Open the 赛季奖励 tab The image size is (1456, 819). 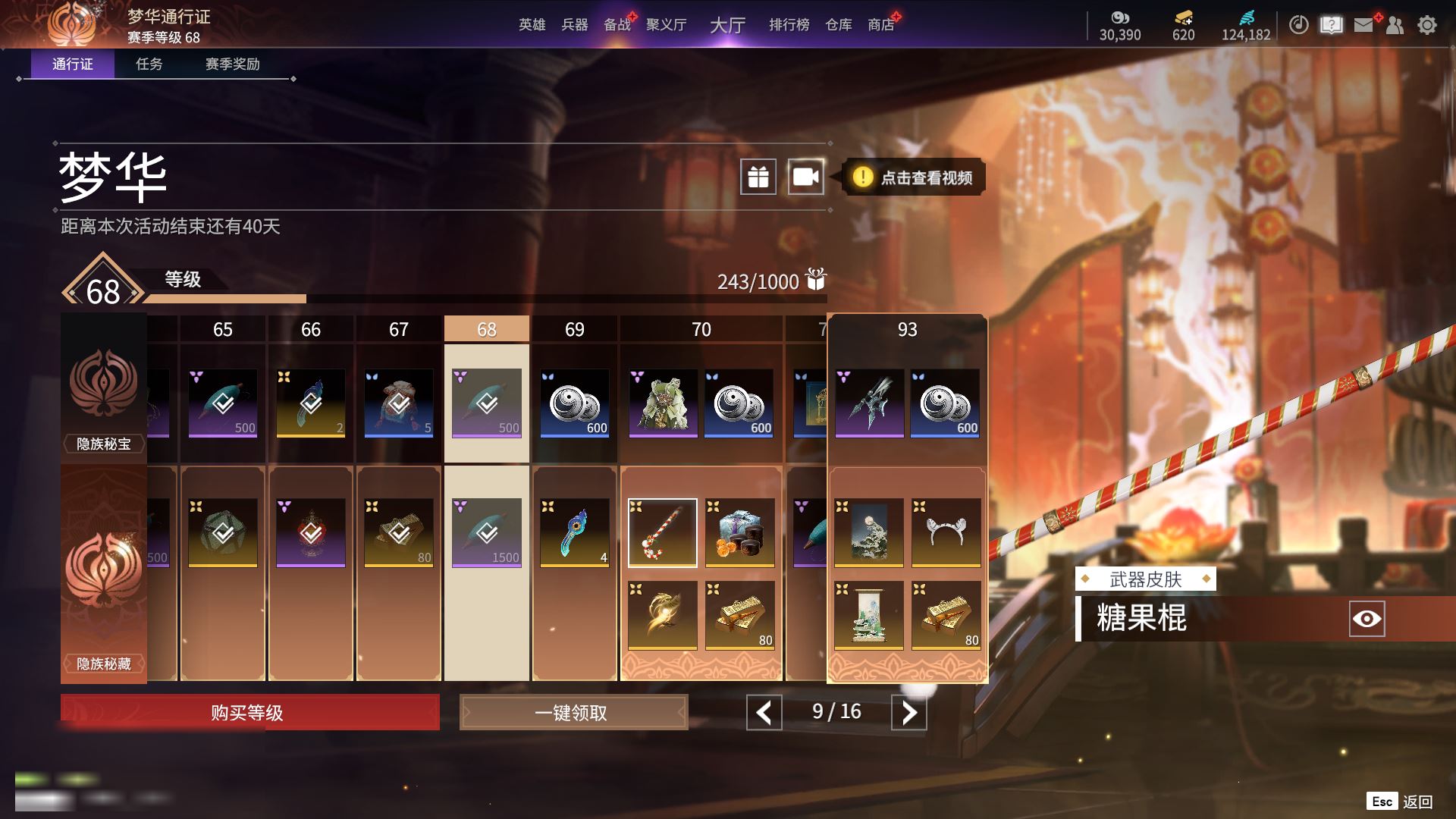pyautogui.click(x=232, y=64)
